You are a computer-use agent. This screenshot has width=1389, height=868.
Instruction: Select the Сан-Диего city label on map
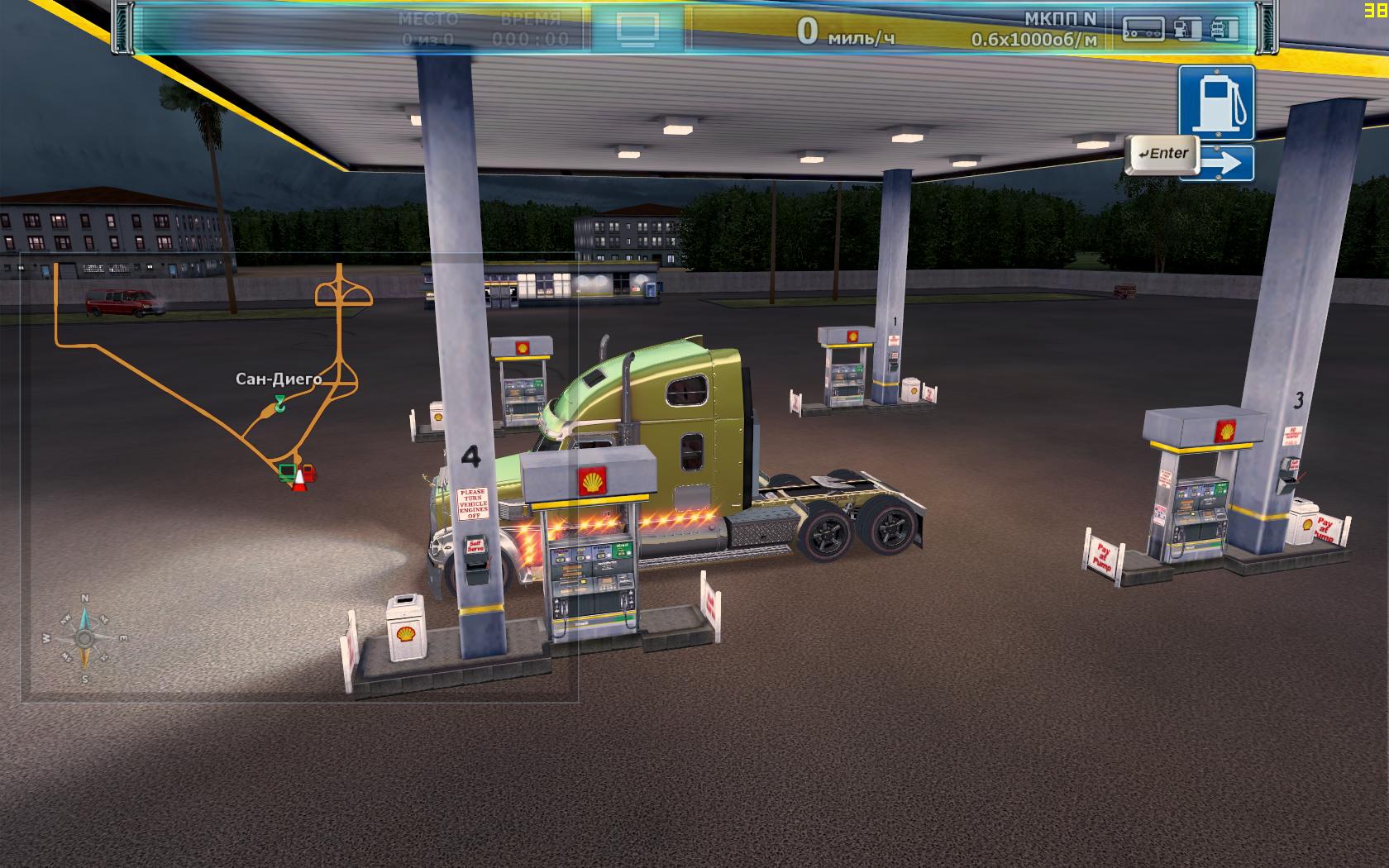click(x=279, y=379)
